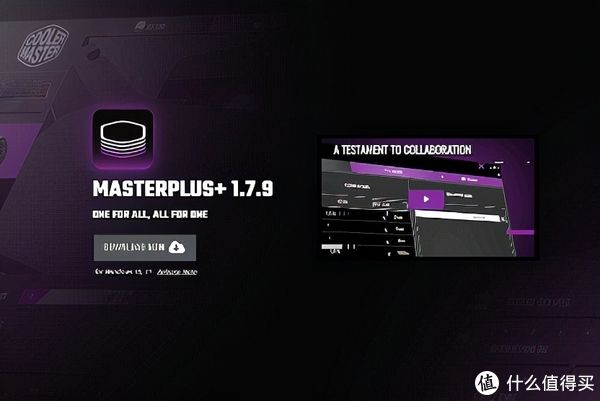
Task: Click the Download Now button
Action: click(144, 247)
